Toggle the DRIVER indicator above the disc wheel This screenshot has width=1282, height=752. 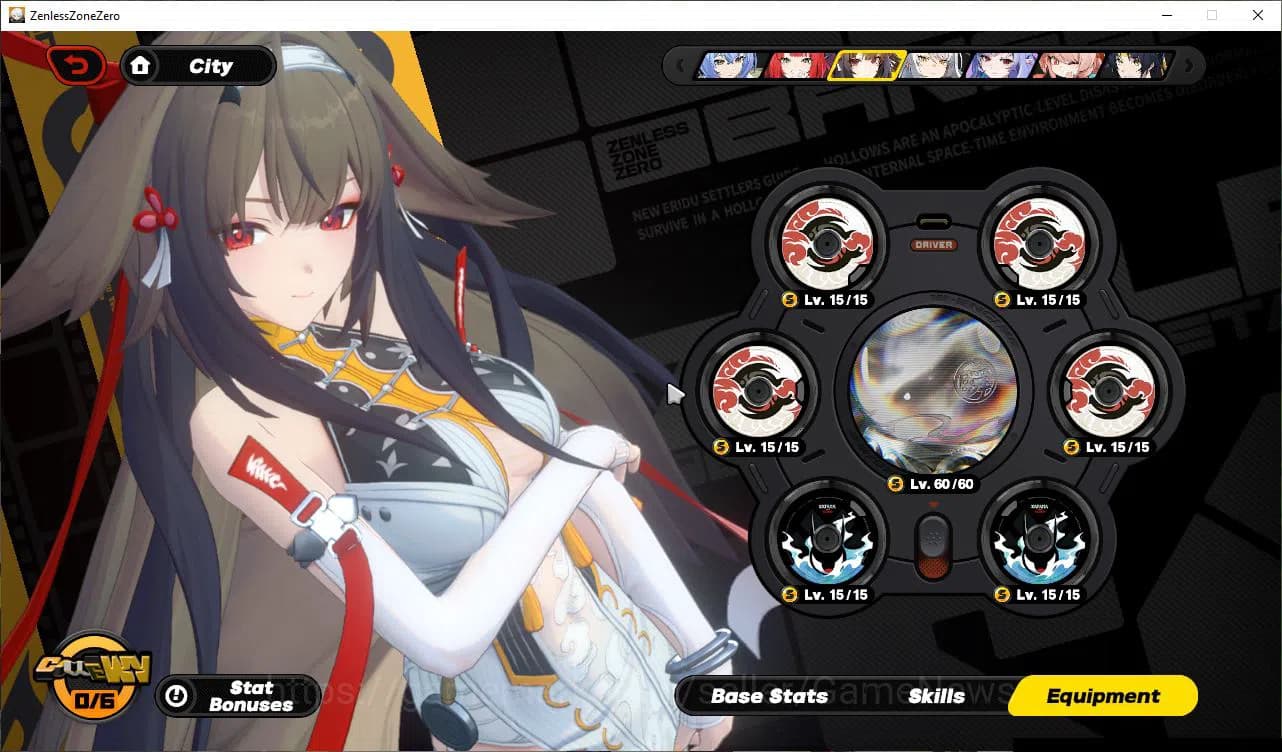(936, 243)
